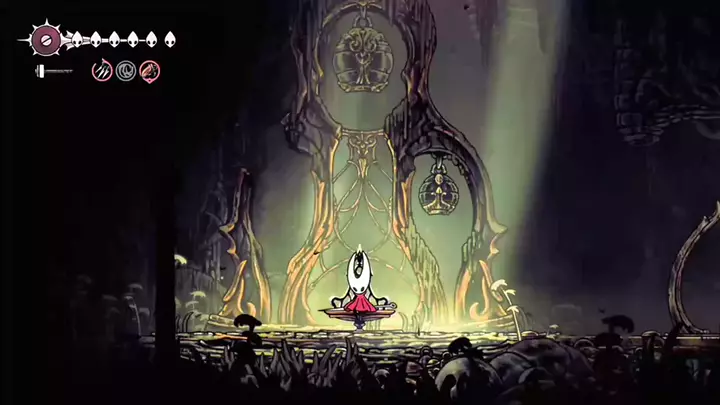Select the triple dart tool icon

(102, 71)
